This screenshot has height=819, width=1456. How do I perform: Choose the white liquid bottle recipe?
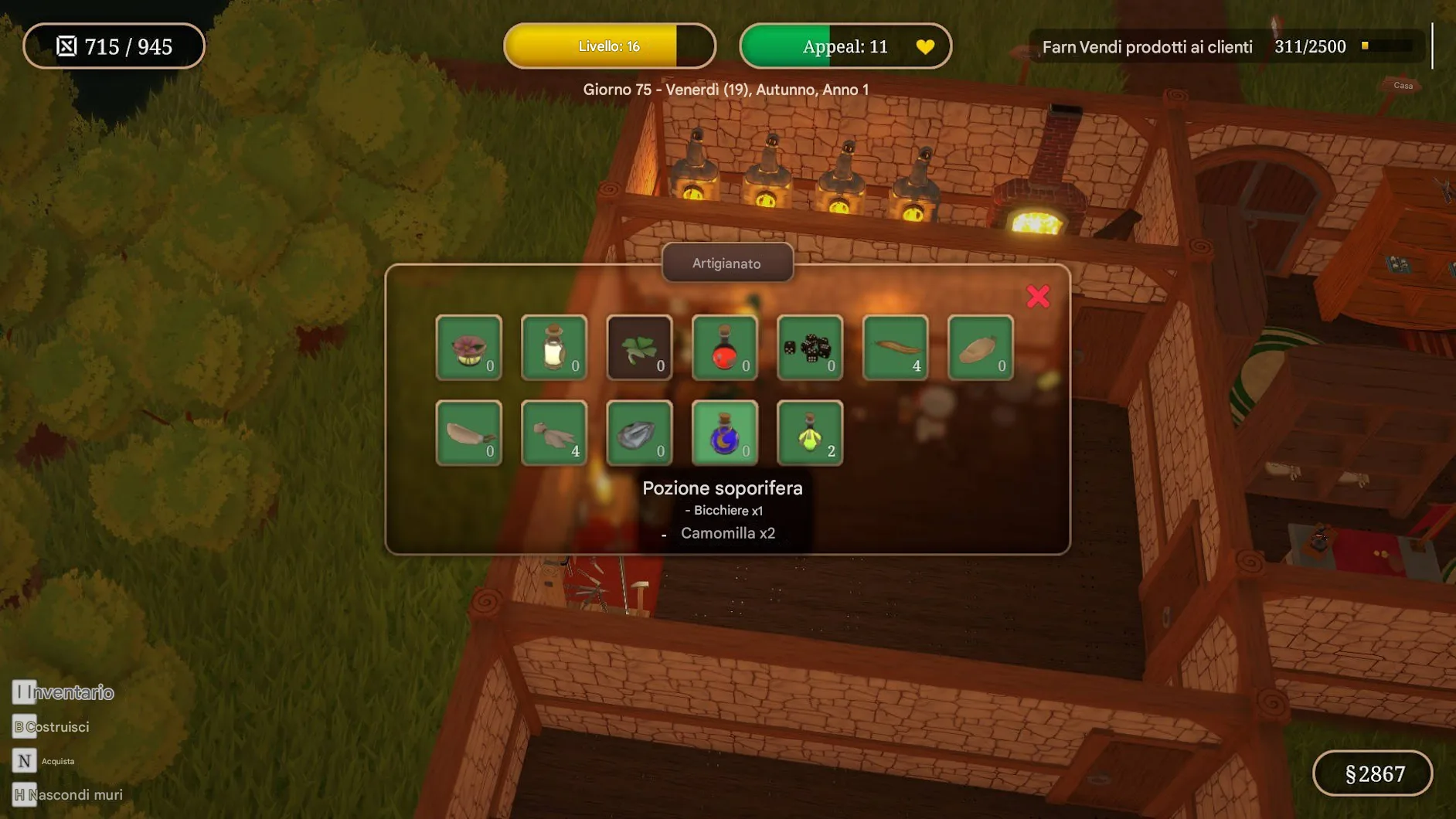click(553, 348)
